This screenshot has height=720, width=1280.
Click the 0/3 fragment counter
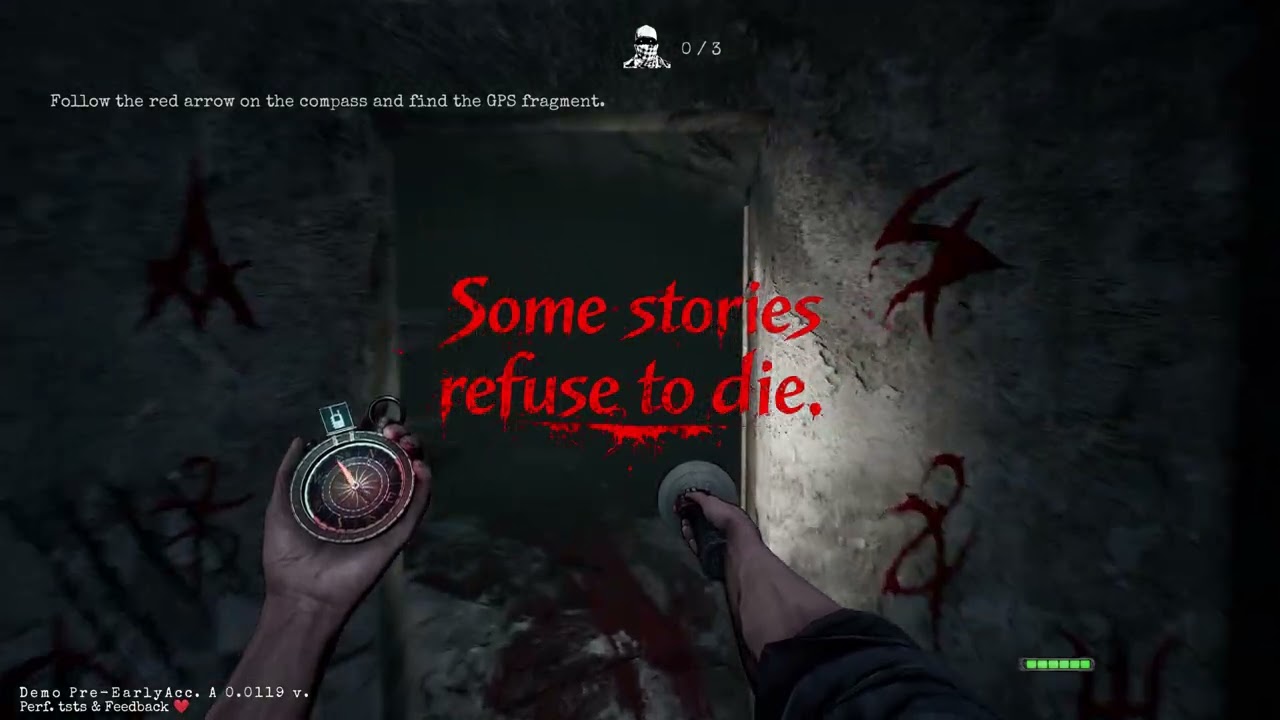[x=702, y=46]
